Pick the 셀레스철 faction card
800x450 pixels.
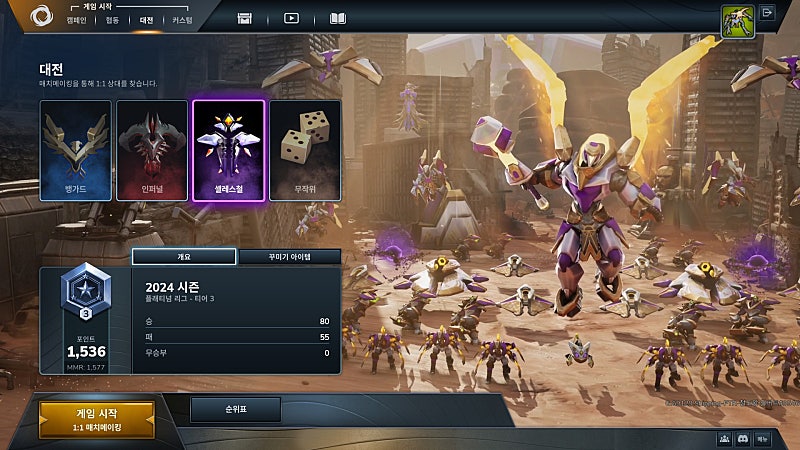(228, 150)
